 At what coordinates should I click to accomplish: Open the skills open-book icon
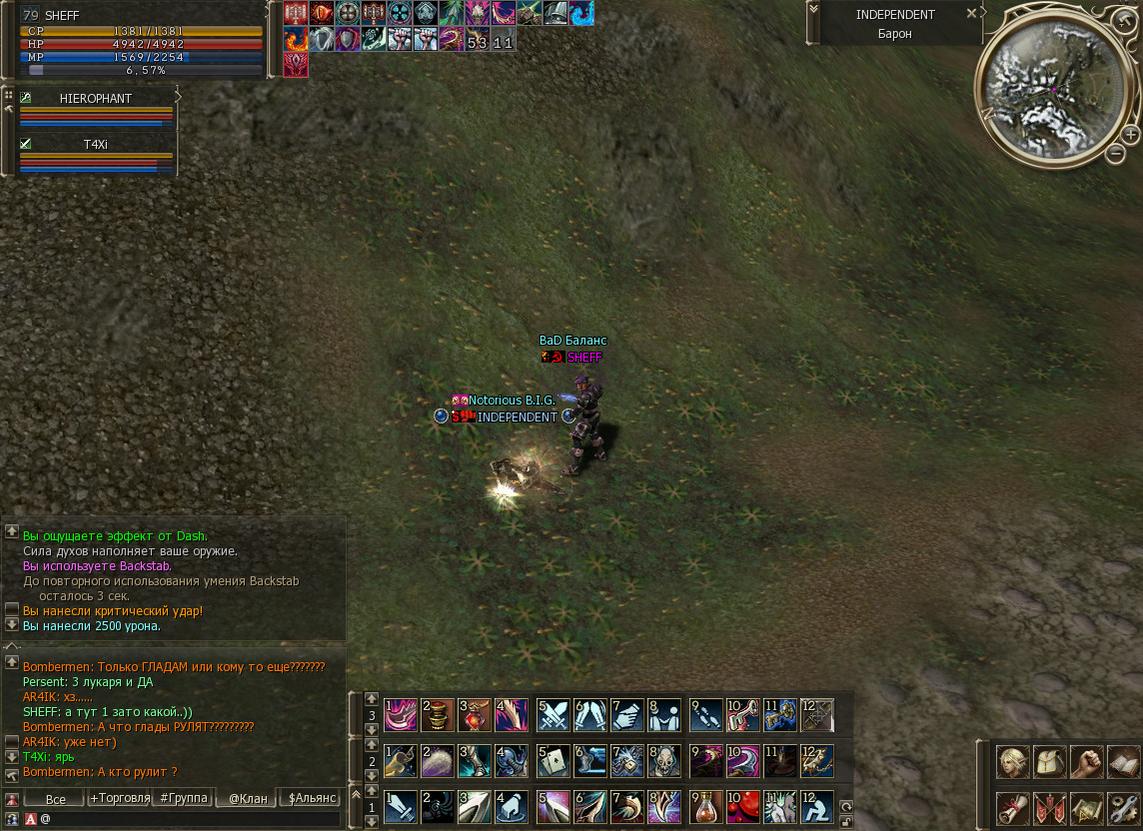point(1122,762)
